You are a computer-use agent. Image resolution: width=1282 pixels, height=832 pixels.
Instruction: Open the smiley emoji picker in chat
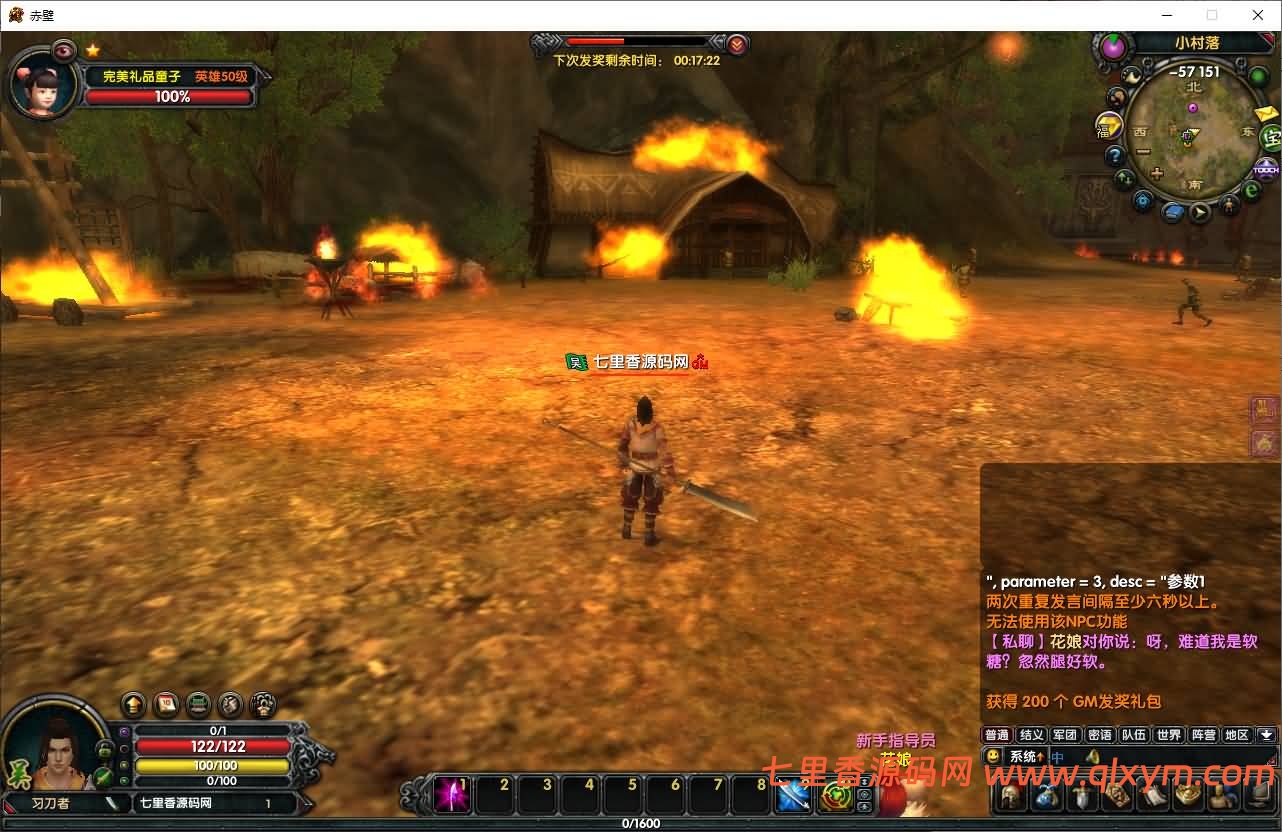(993, 757)
